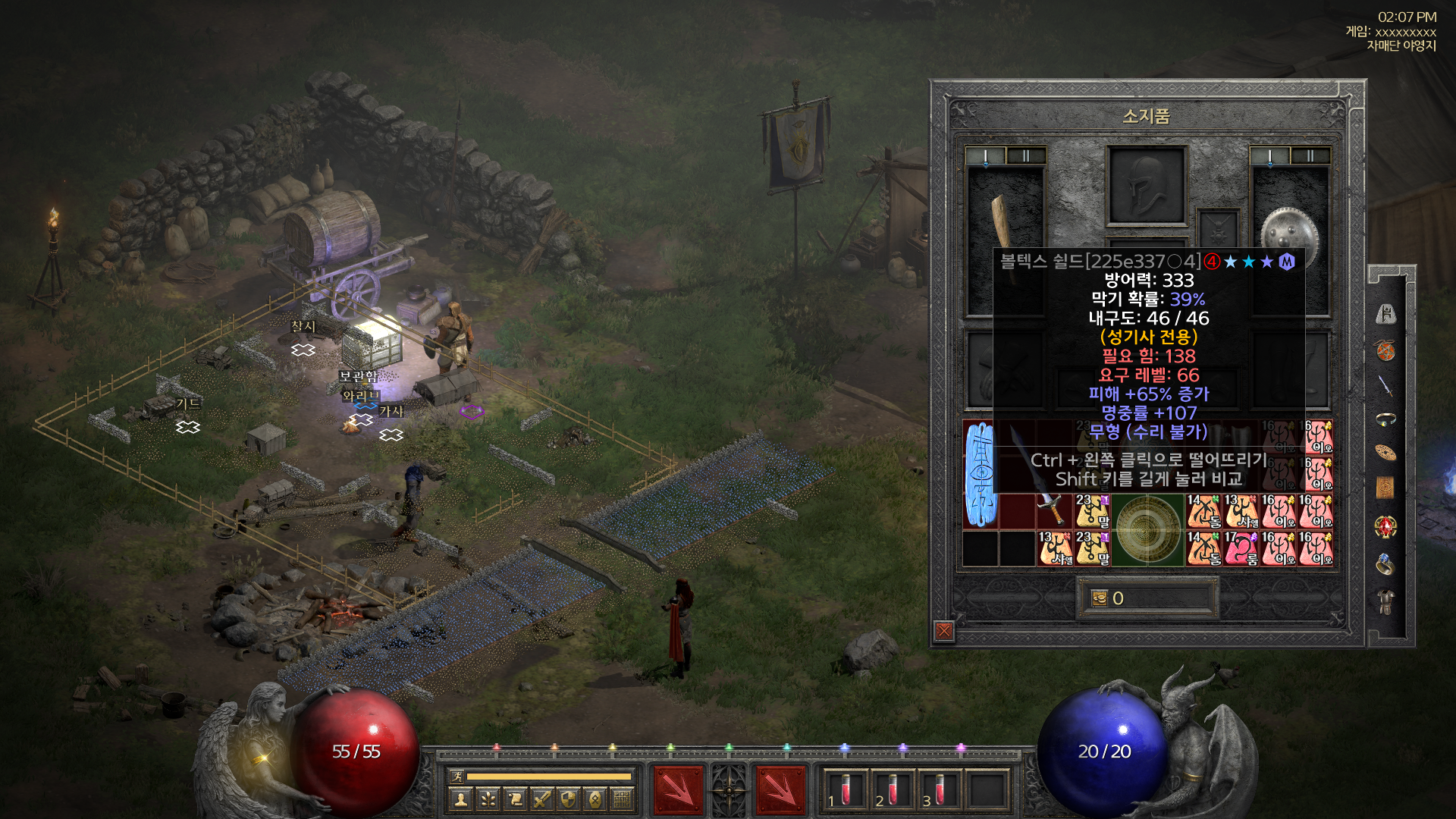Viewport: 1456px width, 819px height.
Task: Select the red gem amulet side icon
Action: click(1385, 526)
